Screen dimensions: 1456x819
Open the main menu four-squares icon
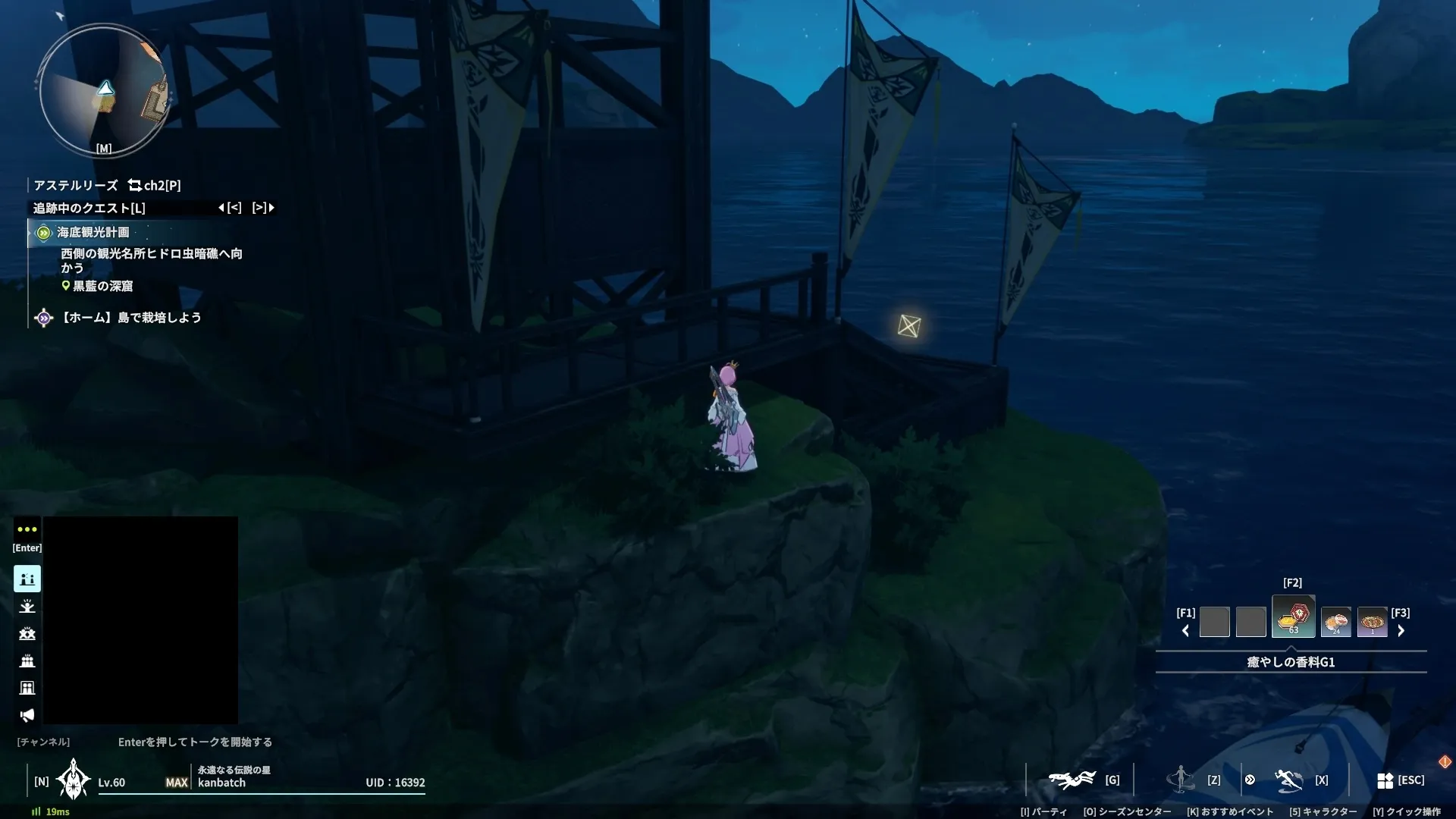(1385, 780)
